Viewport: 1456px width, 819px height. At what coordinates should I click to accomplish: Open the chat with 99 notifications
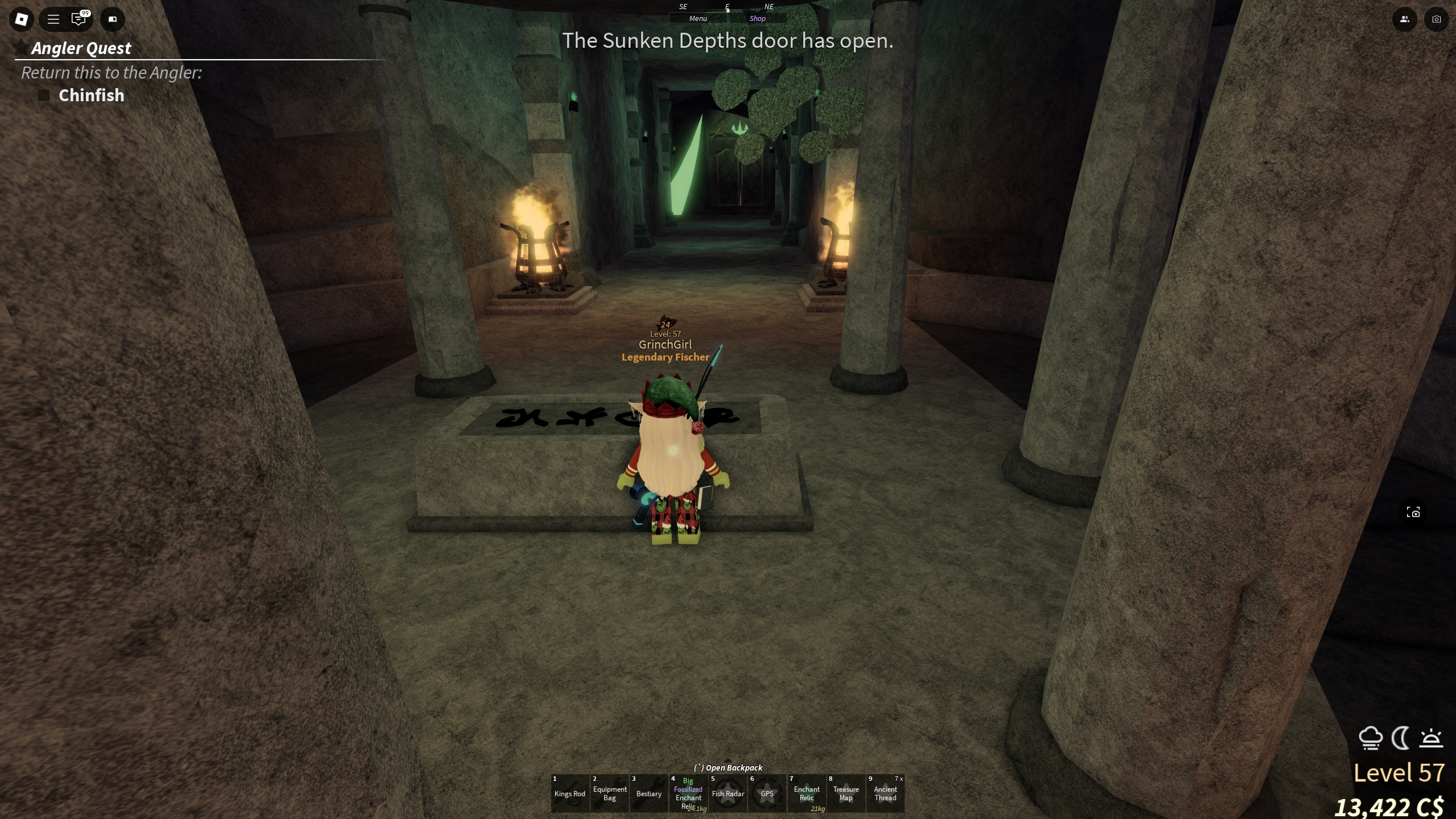pos(79,19)
